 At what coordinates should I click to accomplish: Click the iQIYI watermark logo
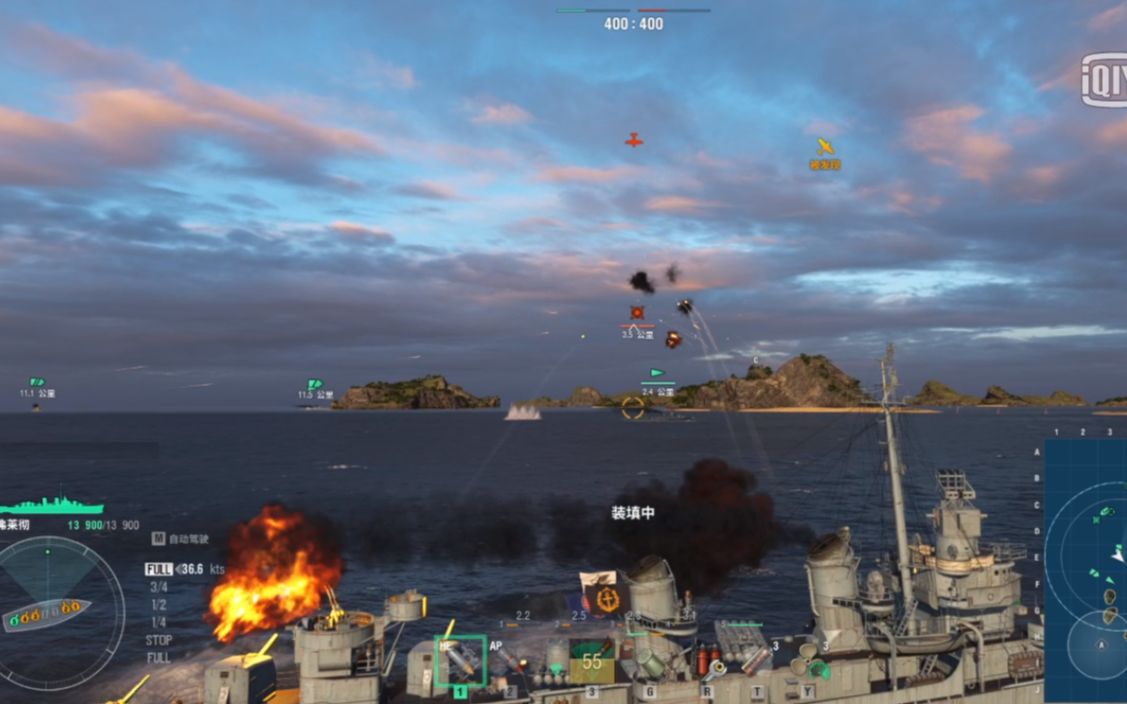click(x=1103, y=80)
